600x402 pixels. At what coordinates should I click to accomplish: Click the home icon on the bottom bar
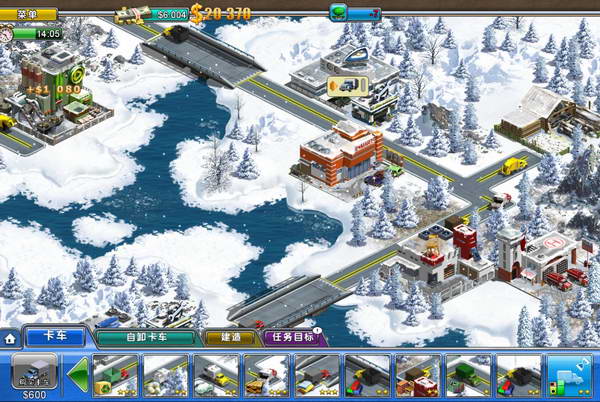coord(9,338)
